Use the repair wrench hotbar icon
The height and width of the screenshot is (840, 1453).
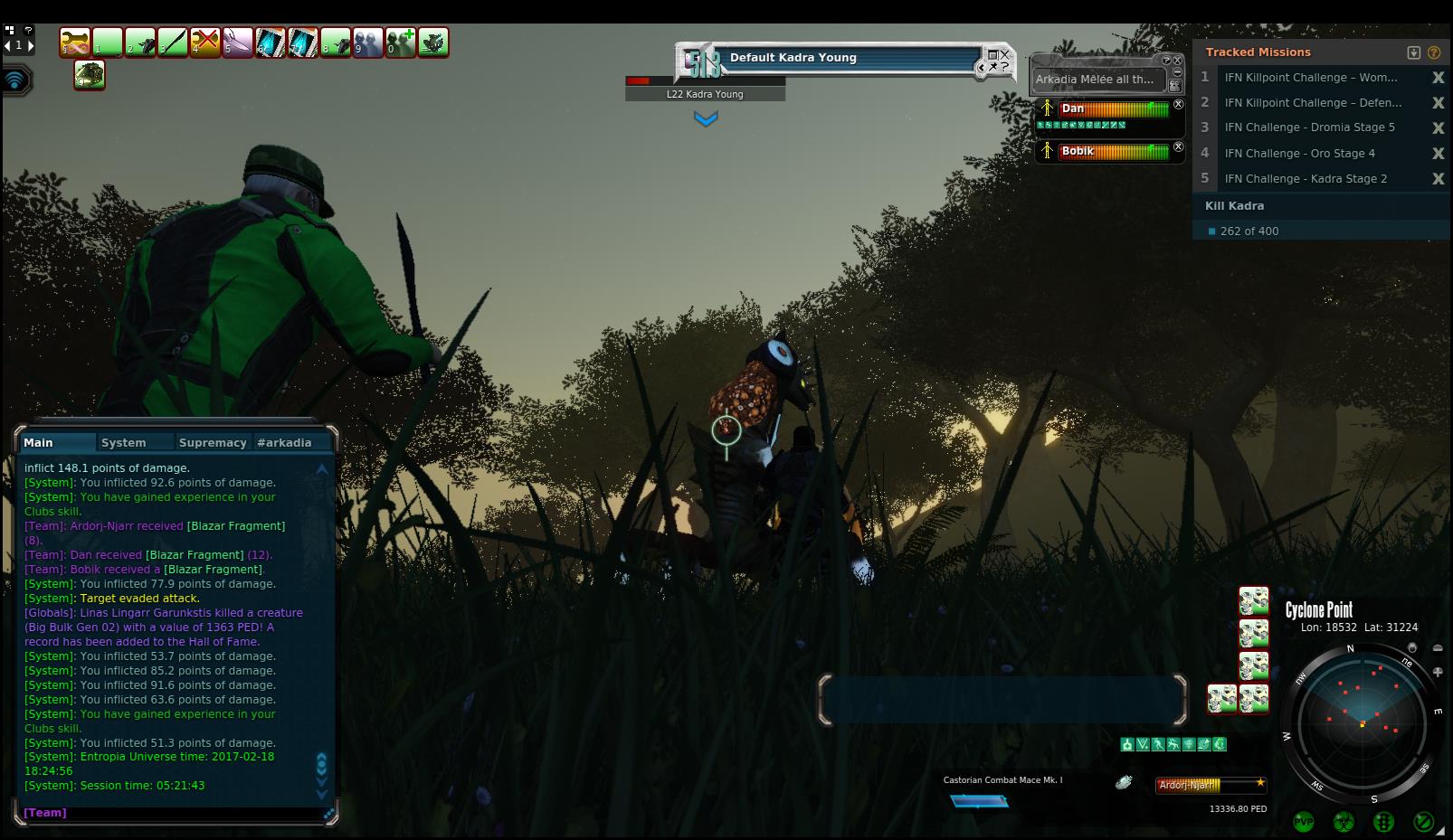point(75,42)
